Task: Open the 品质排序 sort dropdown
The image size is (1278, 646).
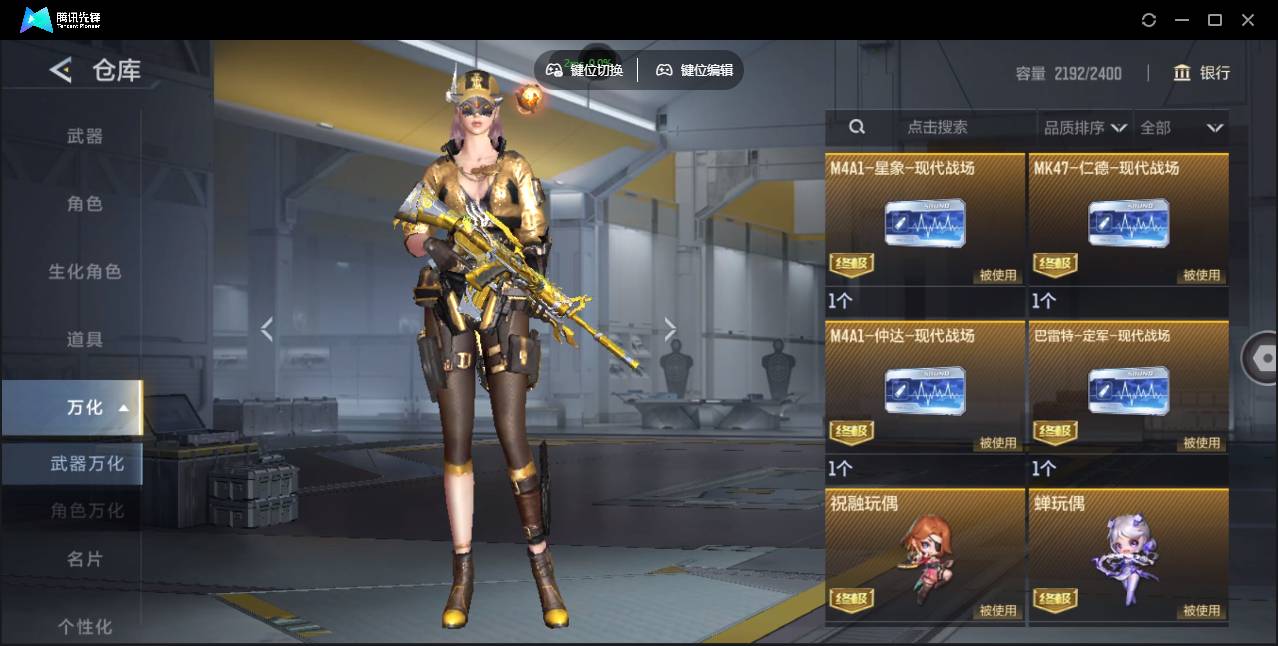Action: coord(1085,128)
